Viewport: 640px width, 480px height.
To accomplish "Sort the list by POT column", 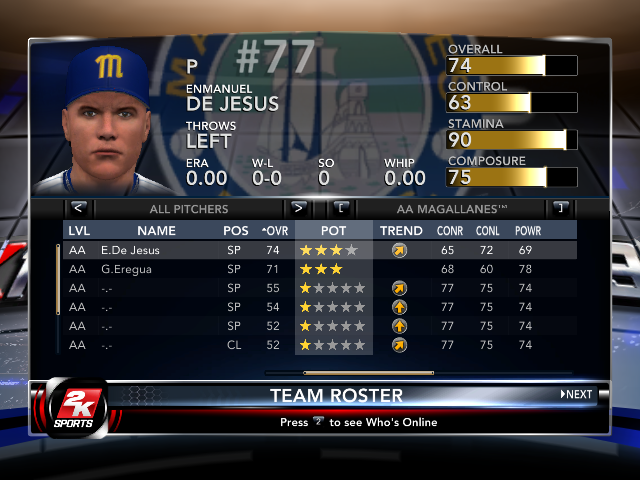I will click(334, 231).
